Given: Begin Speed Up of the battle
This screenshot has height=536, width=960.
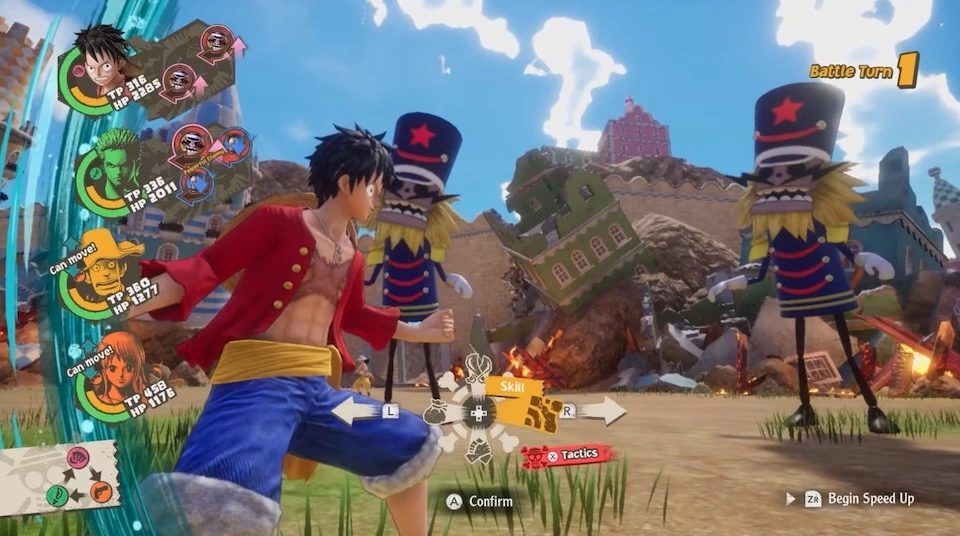Looking at the screenshot, I should (x=850, y=498).
